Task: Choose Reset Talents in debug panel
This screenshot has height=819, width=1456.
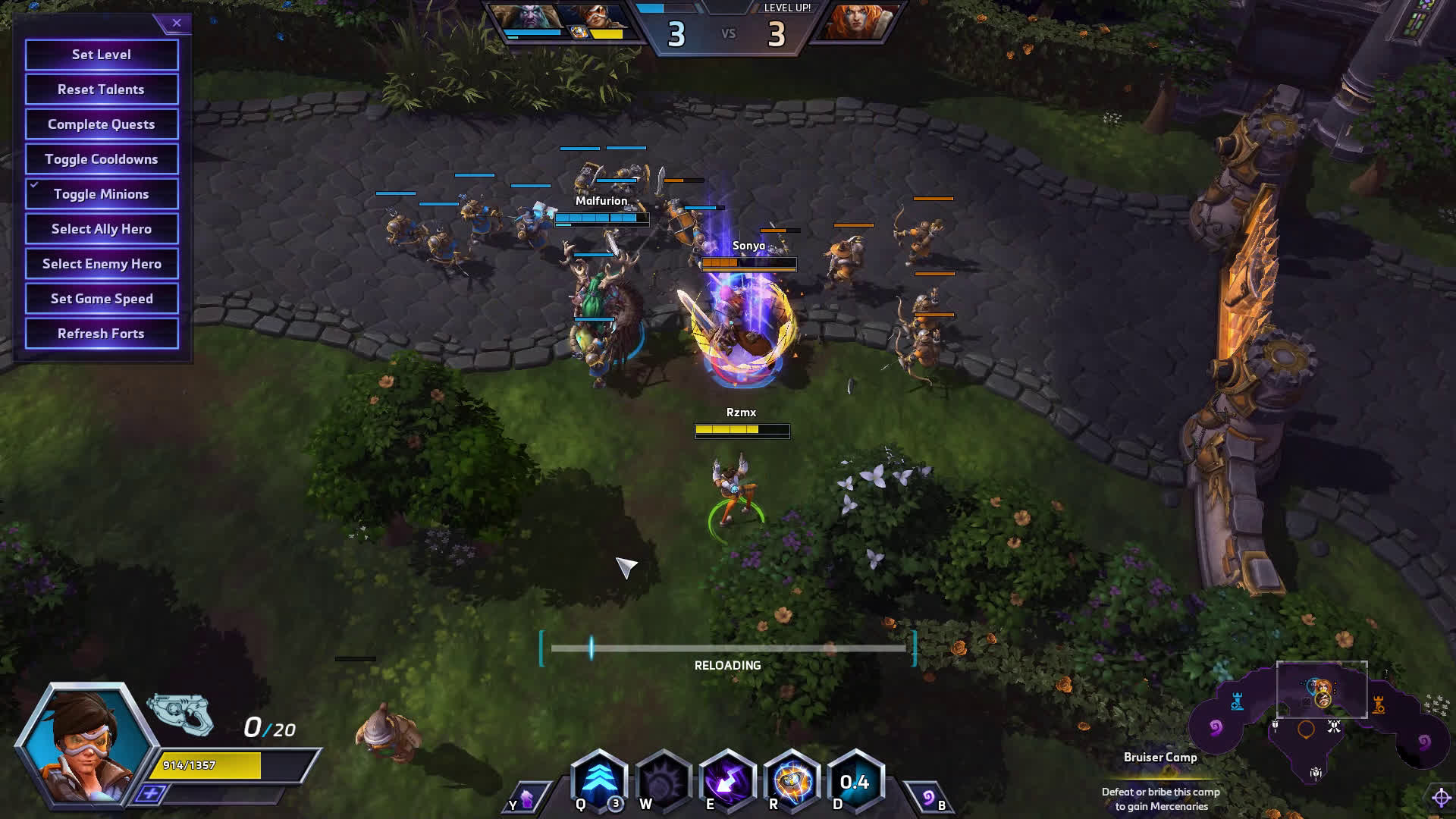Action: (x=102, y=89)
